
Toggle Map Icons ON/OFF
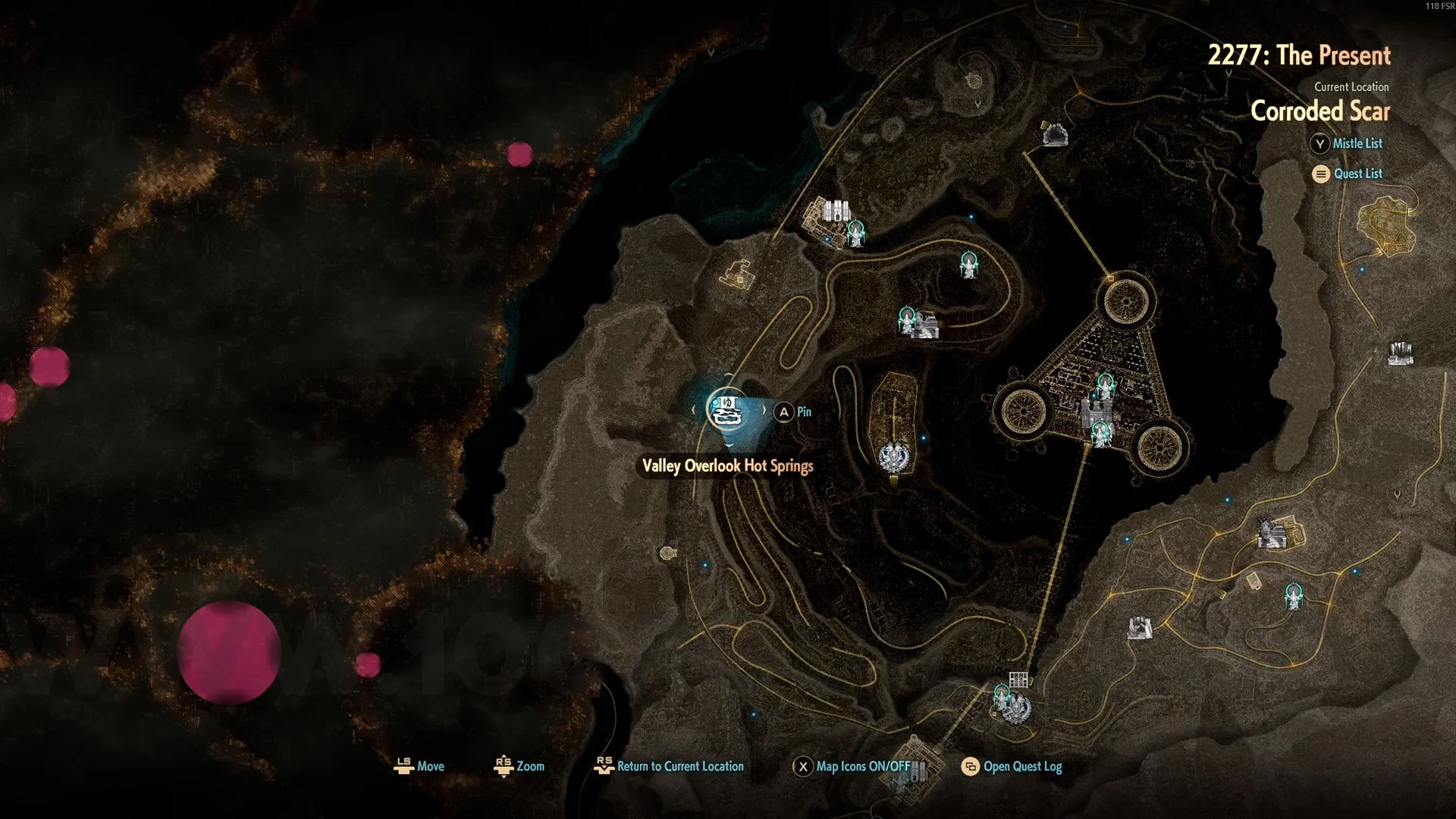[853, 766]
